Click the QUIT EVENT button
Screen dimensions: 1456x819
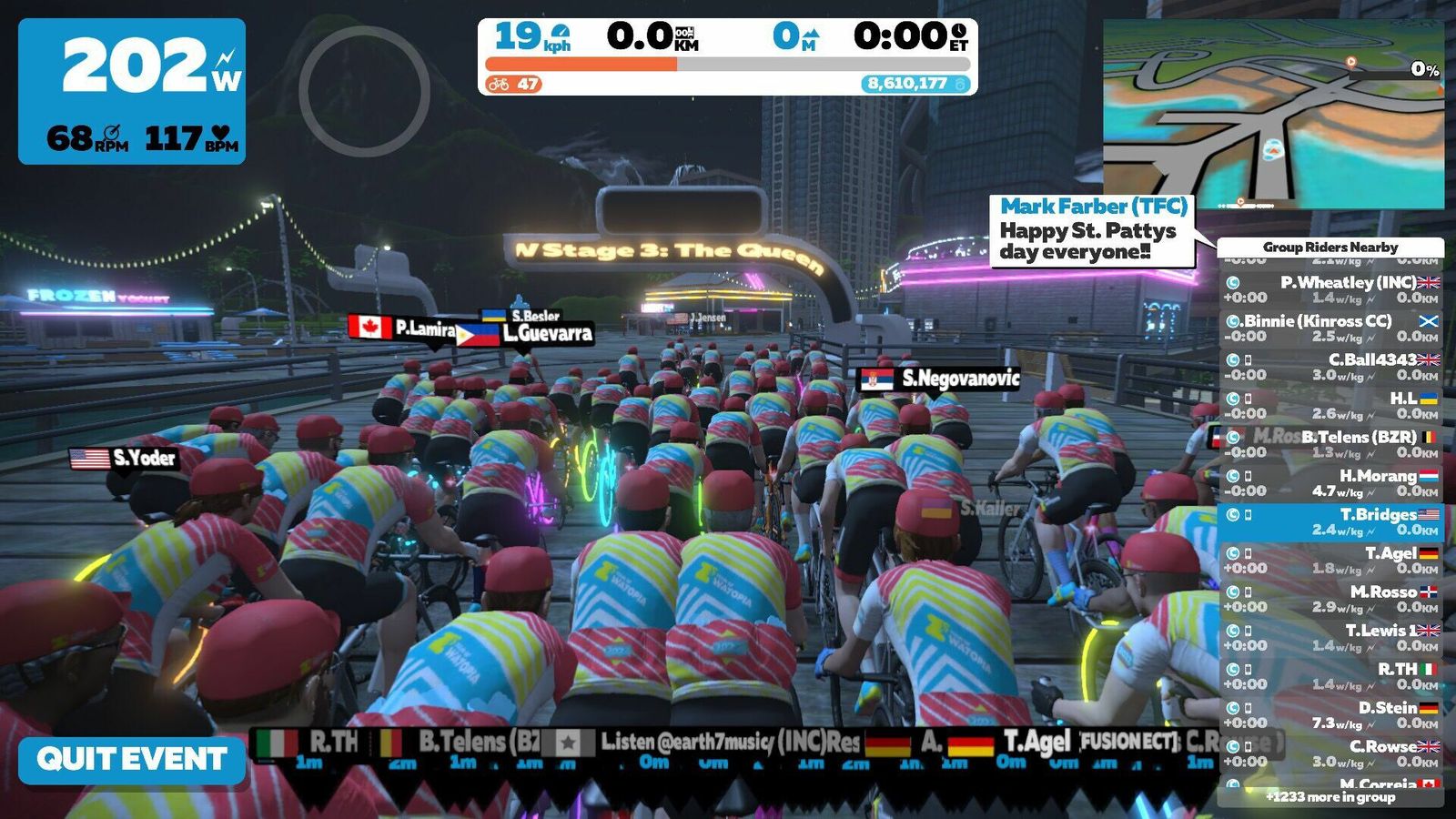click(132, 759)
